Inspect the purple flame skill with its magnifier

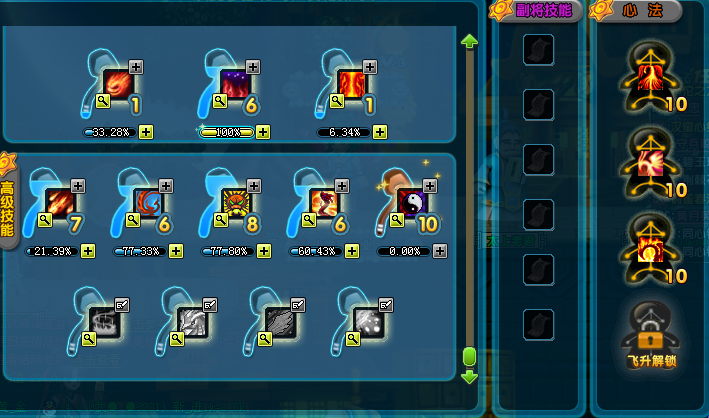pos(220,100)
